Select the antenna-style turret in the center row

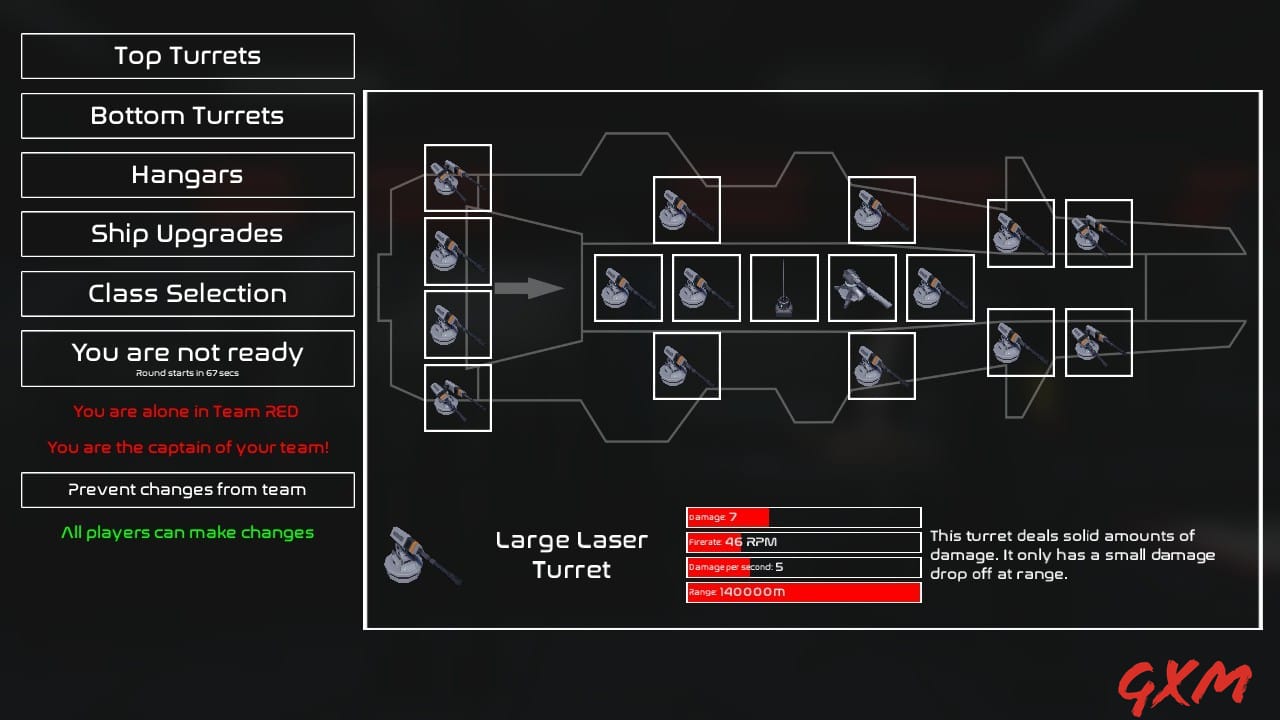[x=783, y=288]
